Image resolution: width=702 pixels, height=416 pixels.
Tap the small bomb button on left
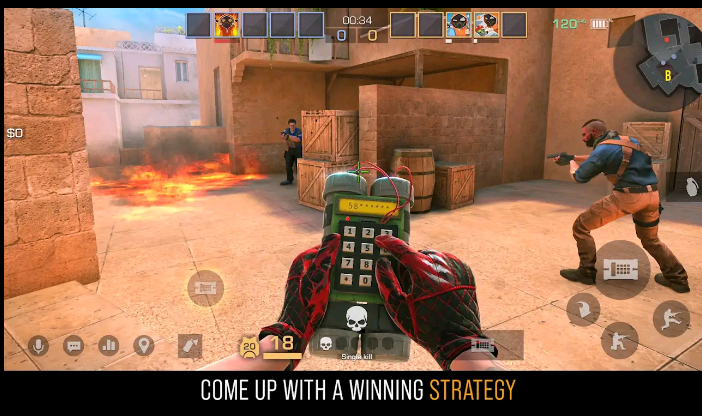pos(205,289)
